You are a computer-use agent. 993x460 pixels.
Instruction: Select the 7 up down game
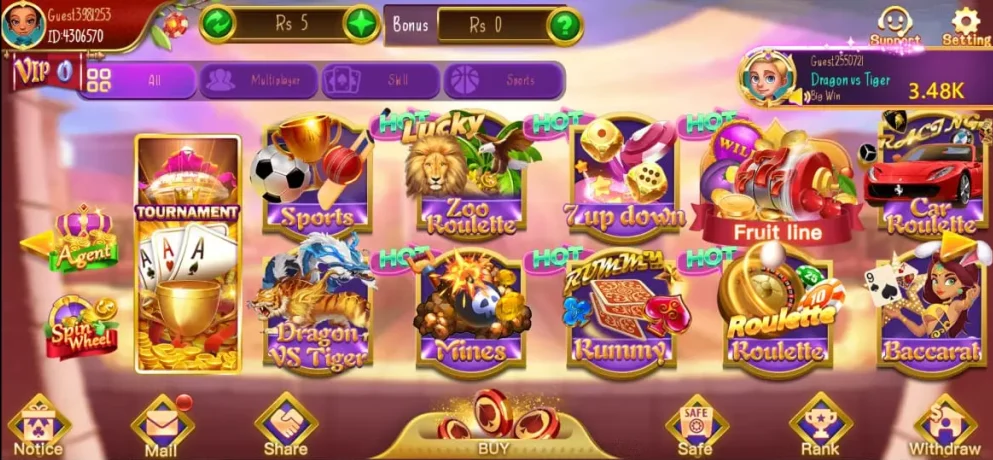point(623,177)
